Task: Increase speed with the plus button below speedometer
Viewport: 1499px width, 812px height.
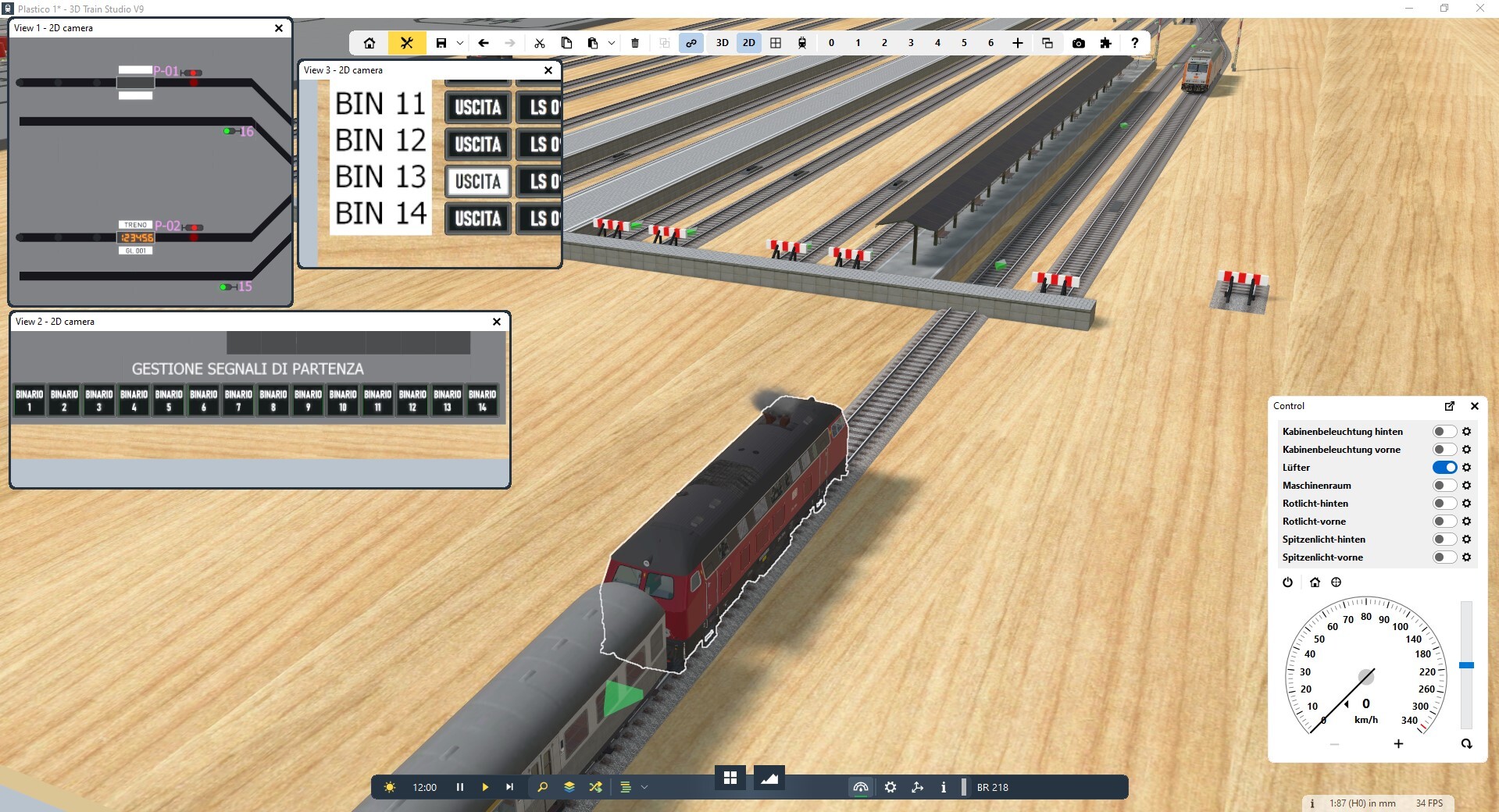Action: point(1398,744)
